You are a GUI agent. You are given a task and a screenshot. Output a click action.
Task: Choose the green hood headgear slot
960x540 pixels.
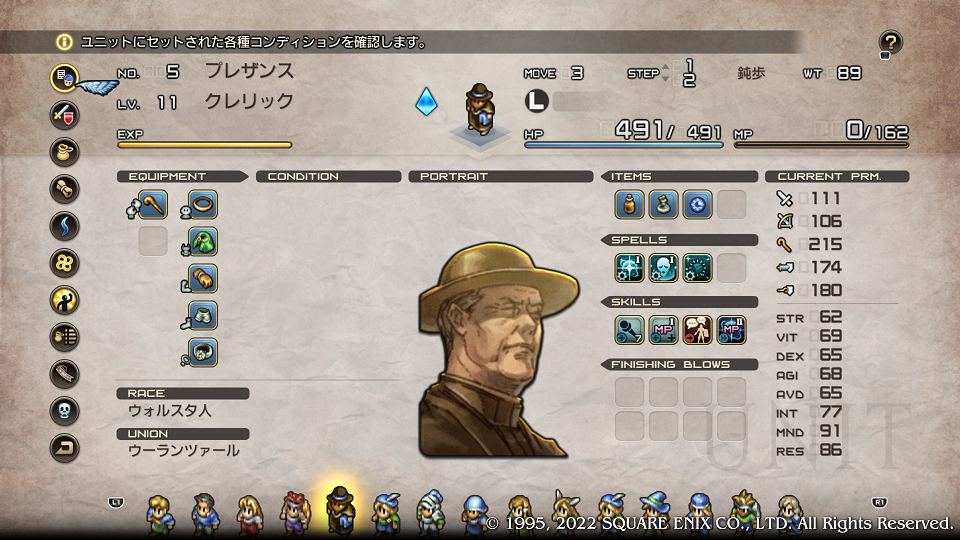tap(203, 242)
